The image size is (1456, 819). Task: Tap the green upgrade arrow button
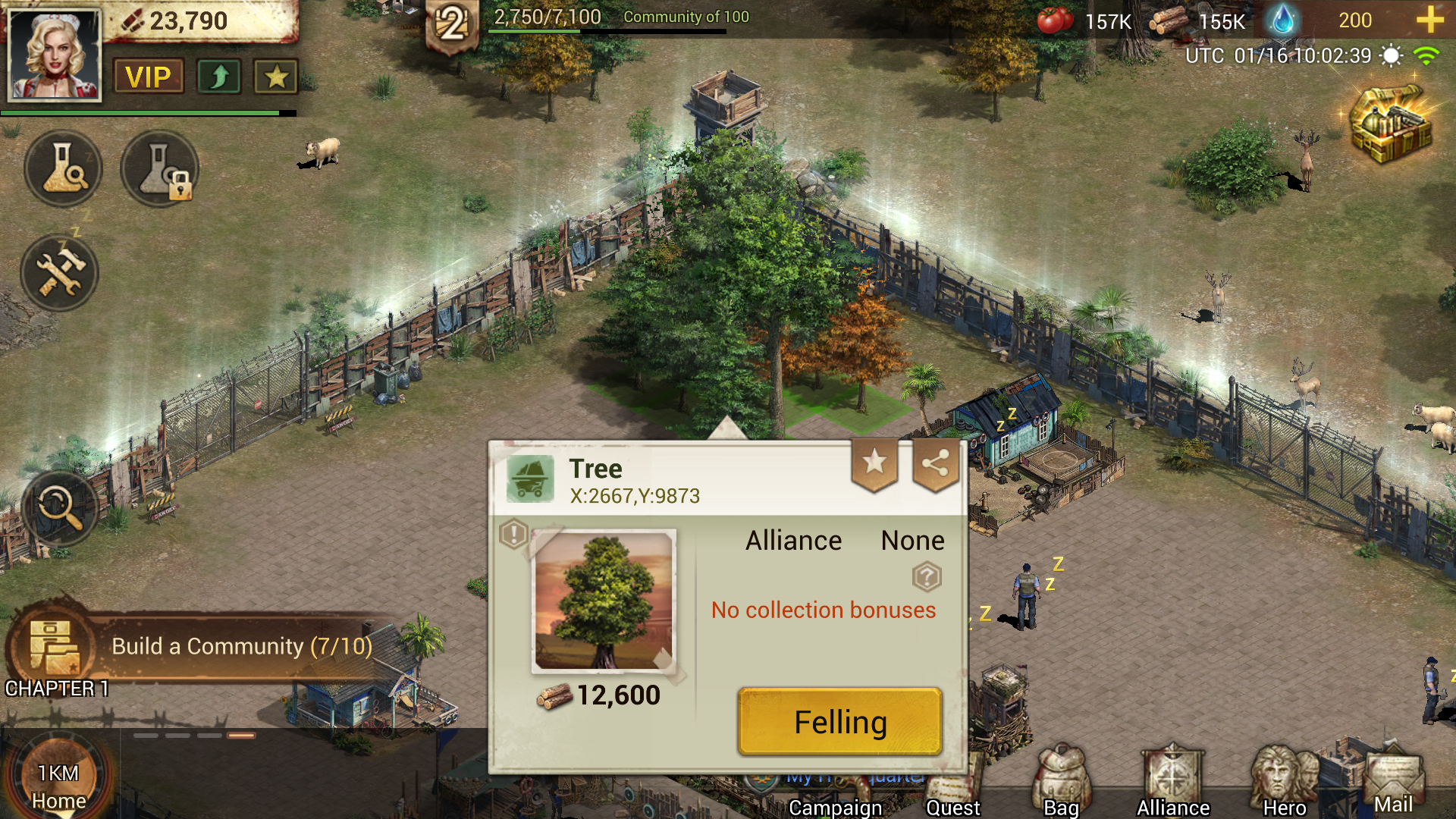[x=219, y=77]
